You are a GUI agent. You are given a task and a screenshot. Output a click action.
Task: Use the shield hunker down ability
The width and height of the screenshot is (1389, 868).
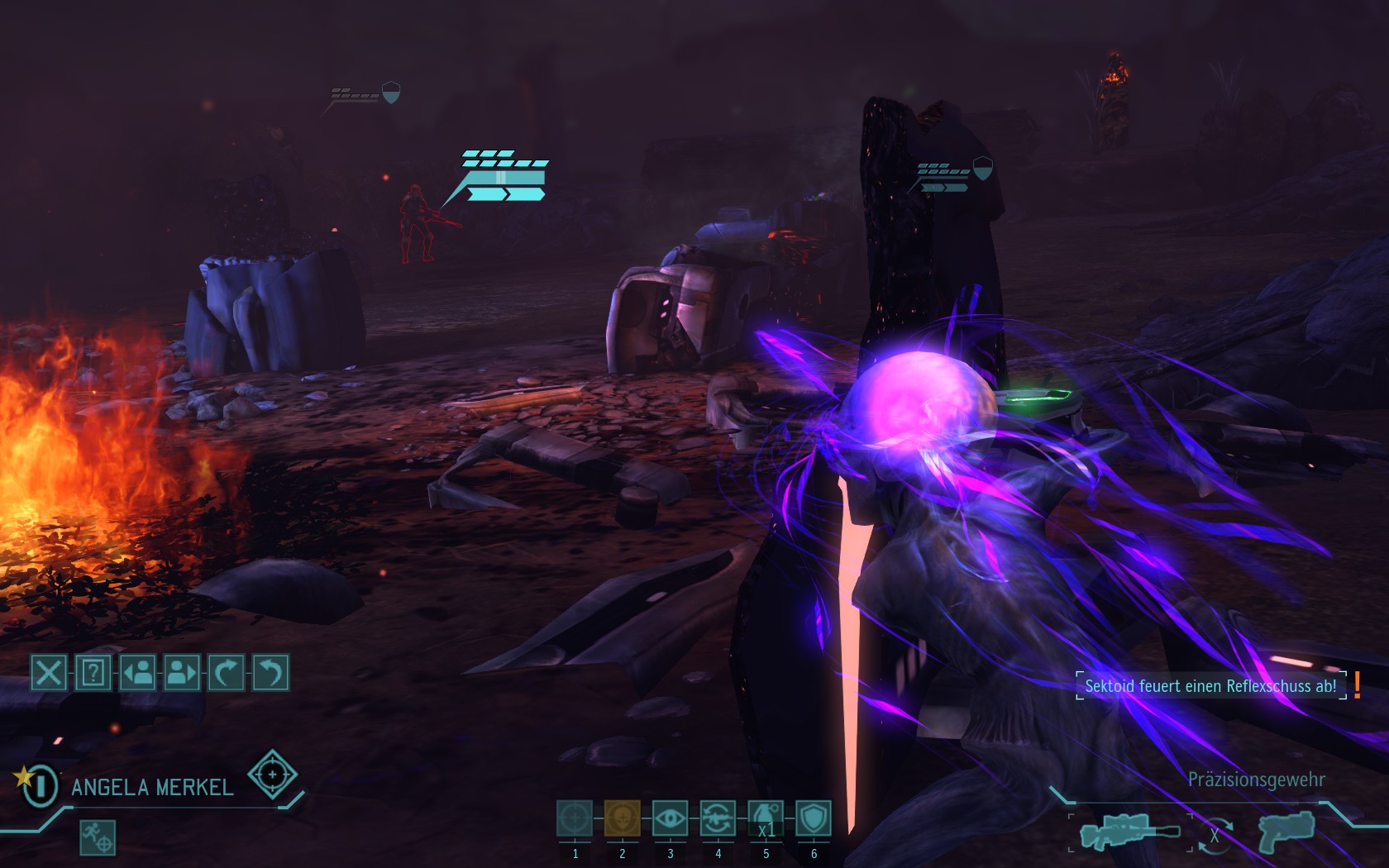point(814,818)
